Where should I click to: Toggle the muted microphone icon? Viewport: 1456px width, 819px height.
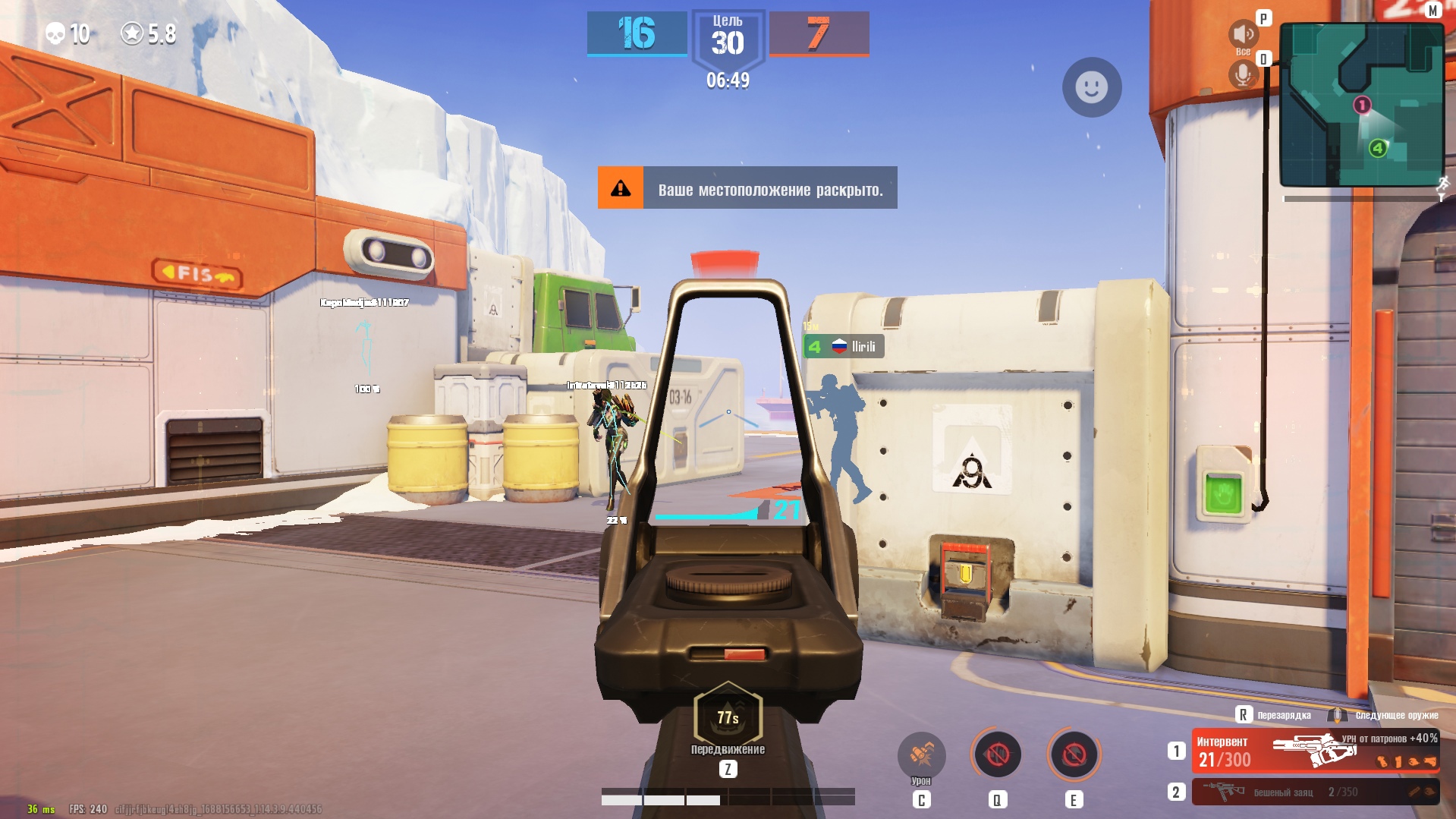(x=1243, y=75)
